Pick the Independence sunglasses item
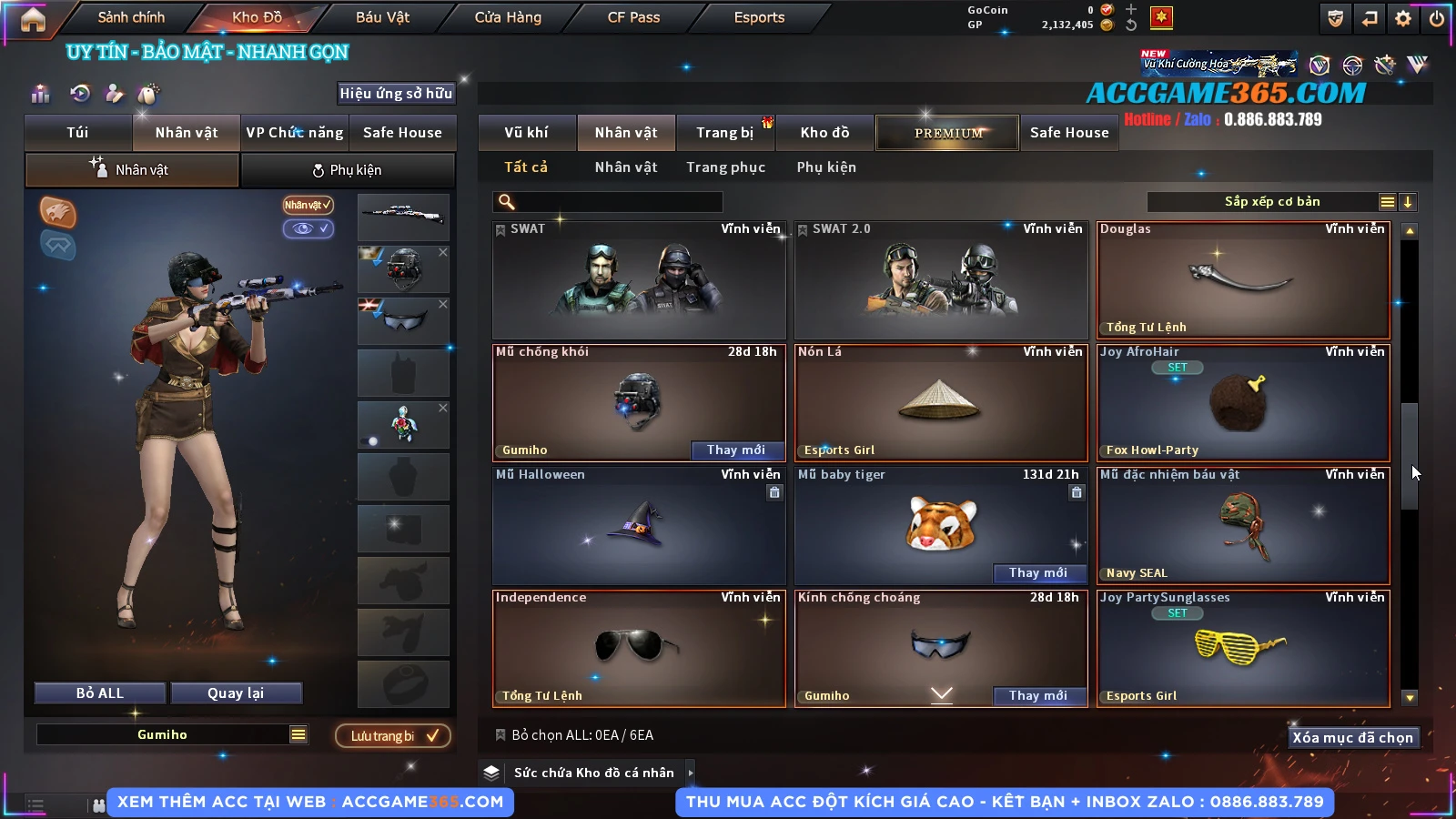This screenshot has height=819, width=1456. pos(638,649)
